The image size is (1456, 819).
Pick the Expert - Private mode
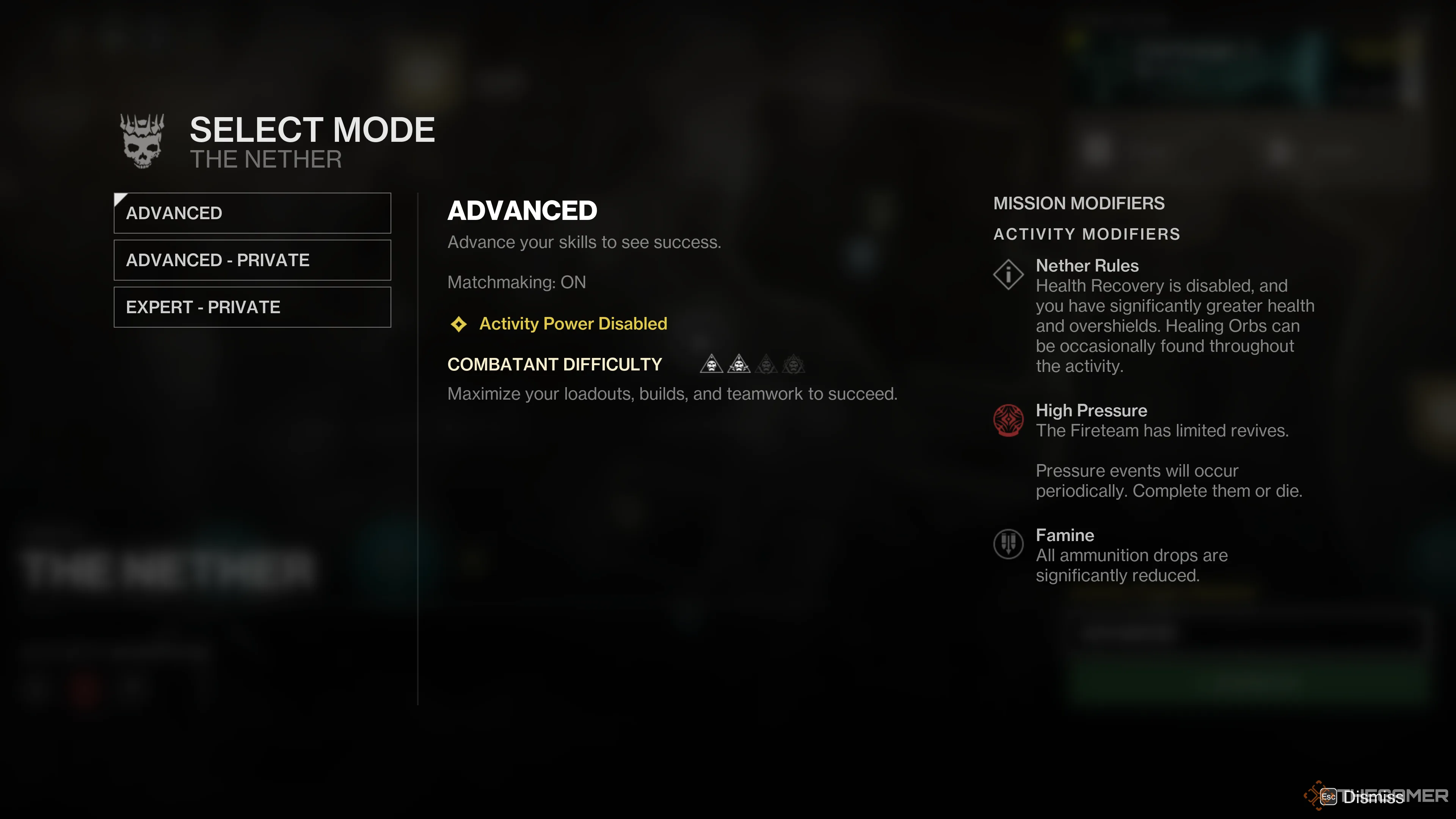252,307
